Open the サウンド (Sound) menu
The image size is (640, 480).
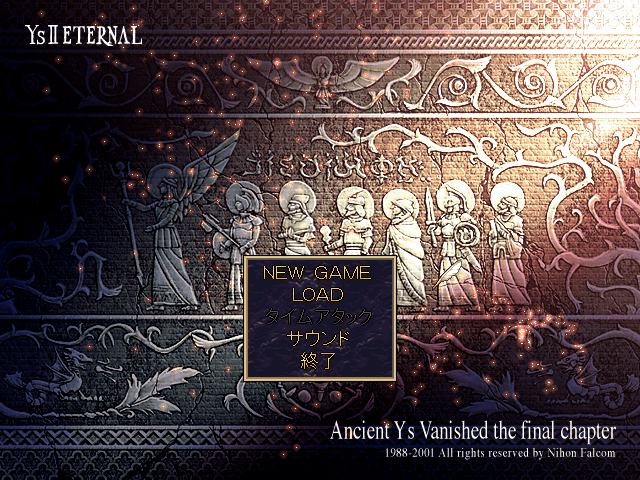point(317,339)
